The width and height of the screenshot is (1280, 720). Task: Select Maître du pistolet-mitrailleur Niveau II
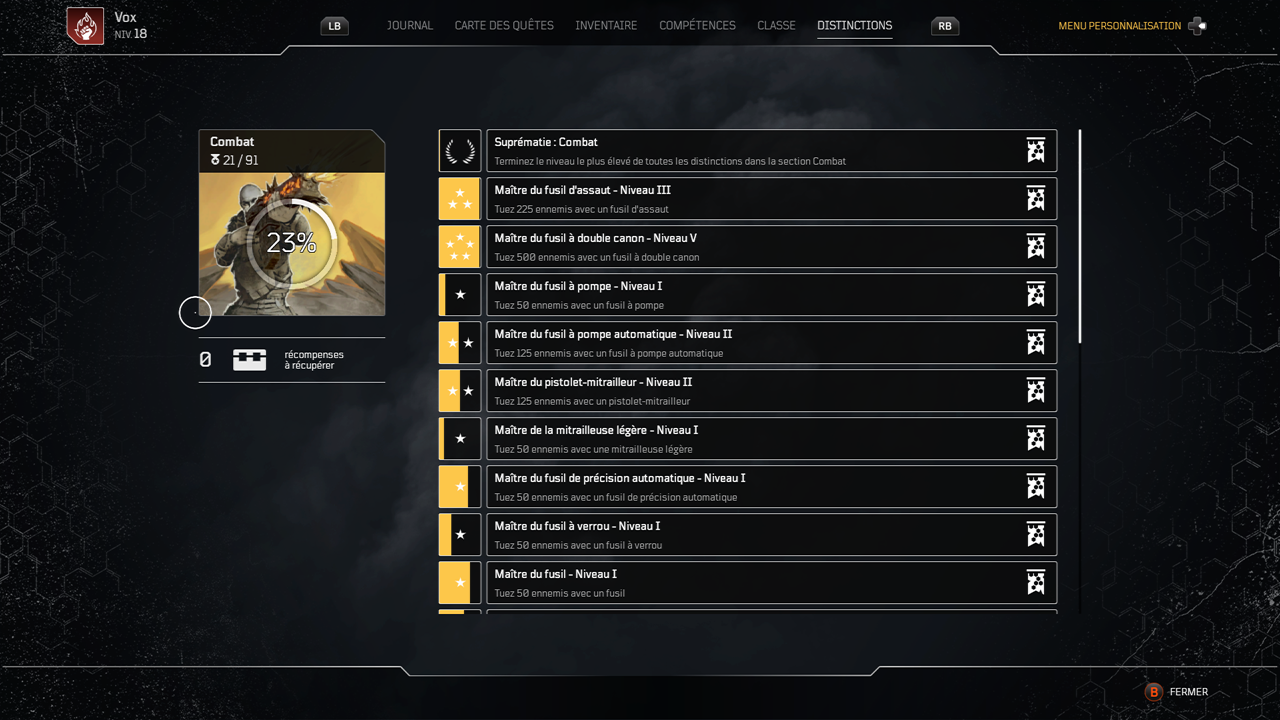pyautogui.click(x=771, y=391)
